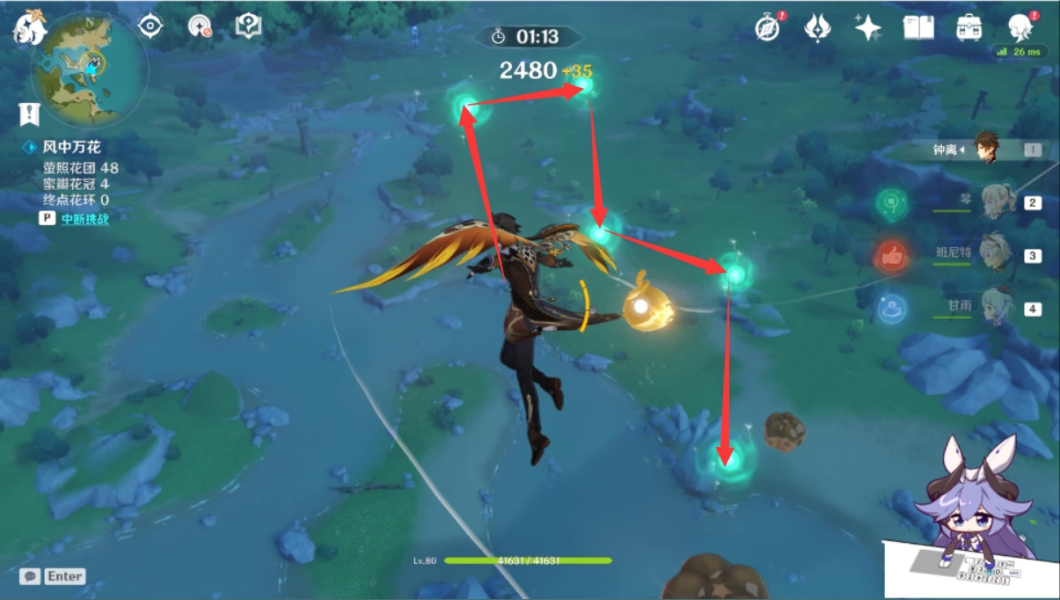The width and height of the screenshot is (1060, 600).
Task: Open the adventurer handbook icon
Action: pyautogui.click(x=918, y=27)
